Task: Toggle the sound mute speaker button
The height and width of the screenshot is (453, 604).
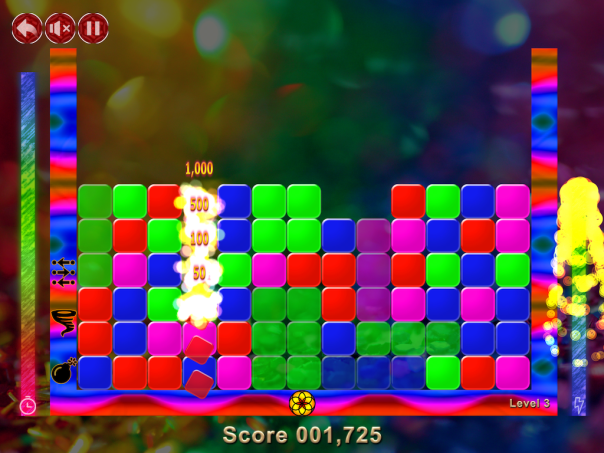Action: 60,27
